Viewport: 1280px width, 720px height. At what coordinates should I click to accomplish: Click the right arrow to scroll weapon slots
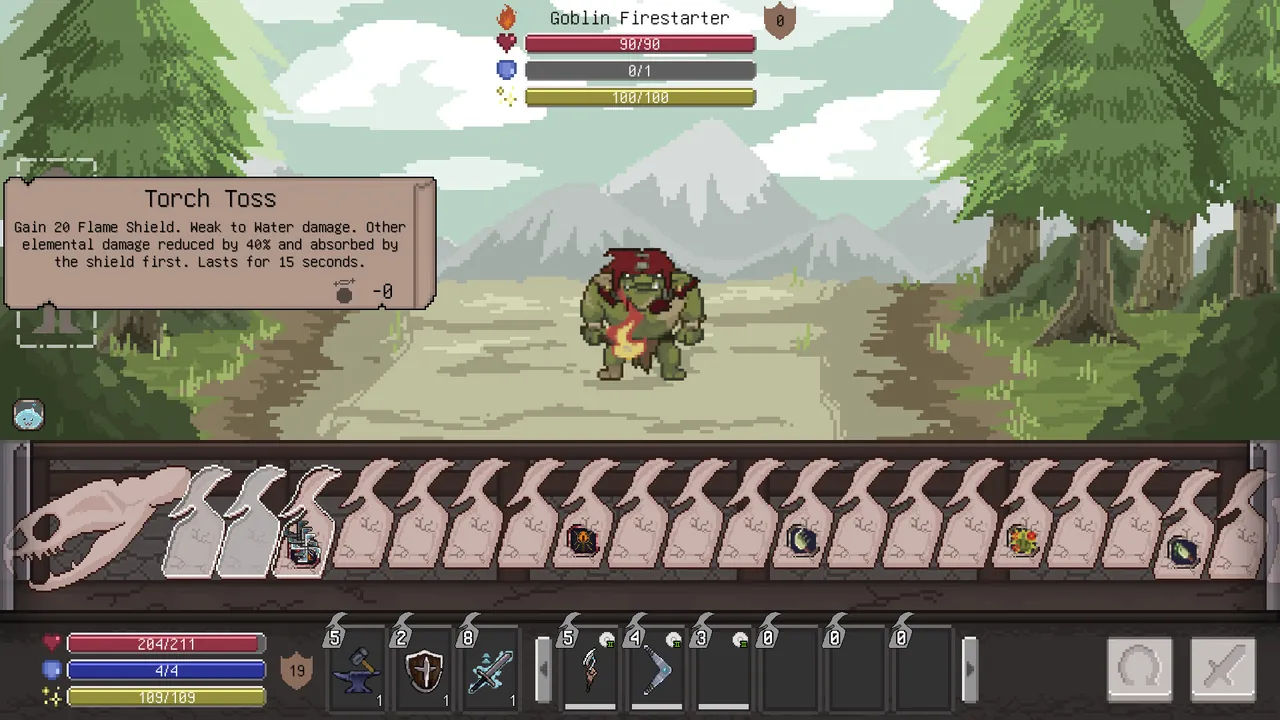click(969, 670)
